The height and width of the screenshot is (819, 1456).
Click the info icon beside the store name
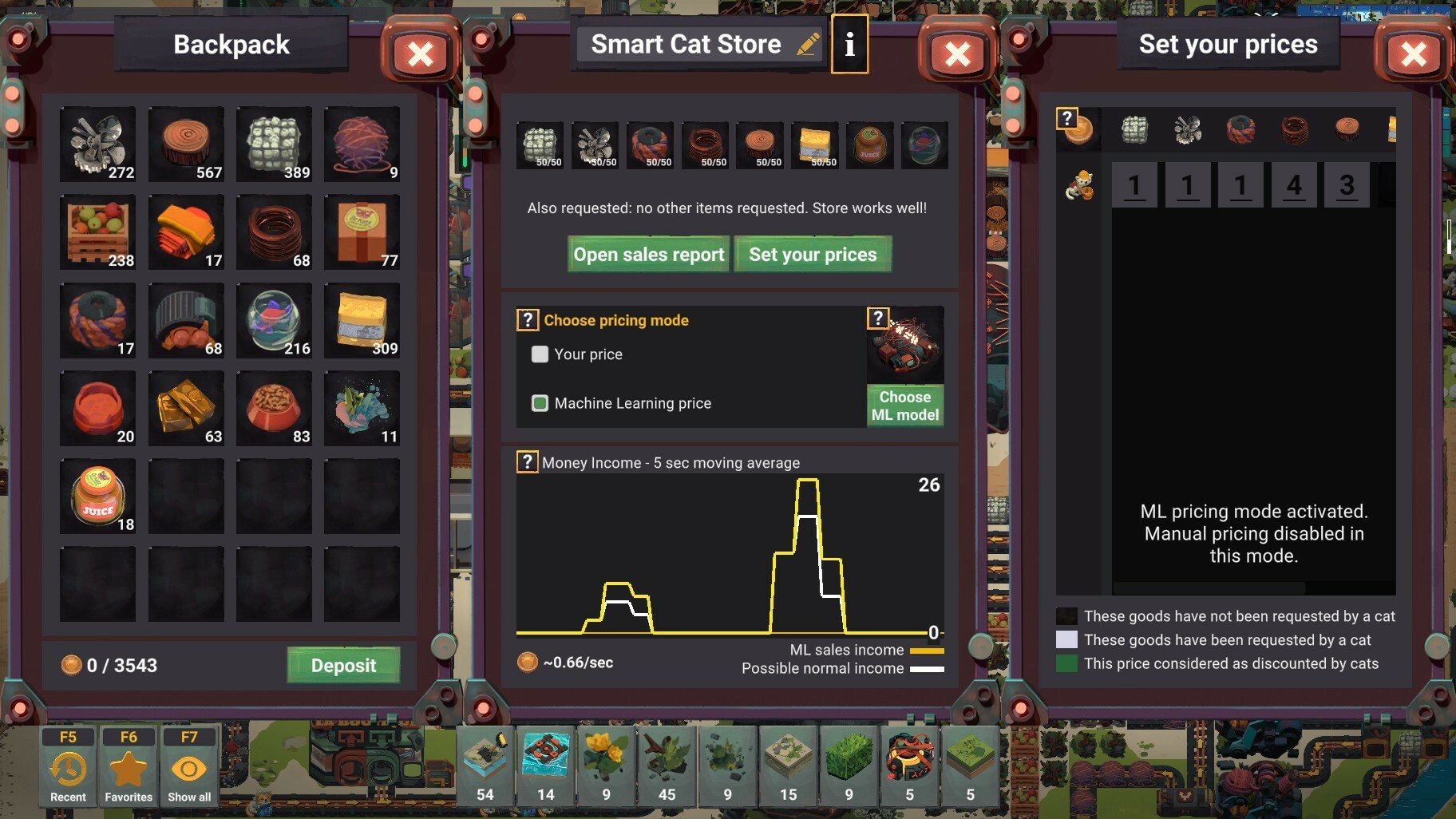tap(849, 44)
